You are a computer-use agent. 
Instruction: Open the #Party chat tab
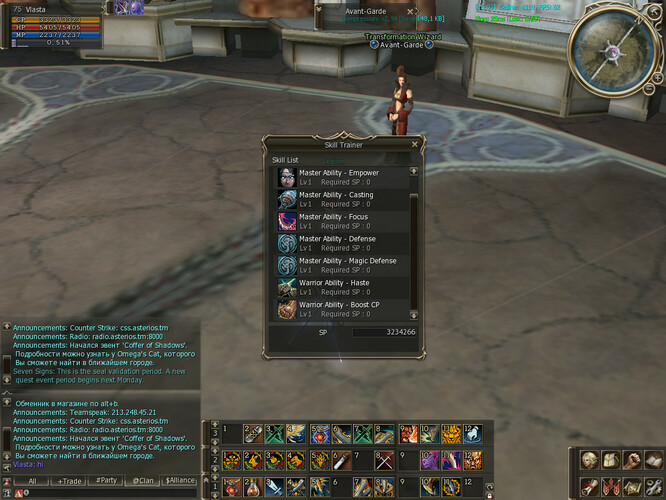click(107, 481)
